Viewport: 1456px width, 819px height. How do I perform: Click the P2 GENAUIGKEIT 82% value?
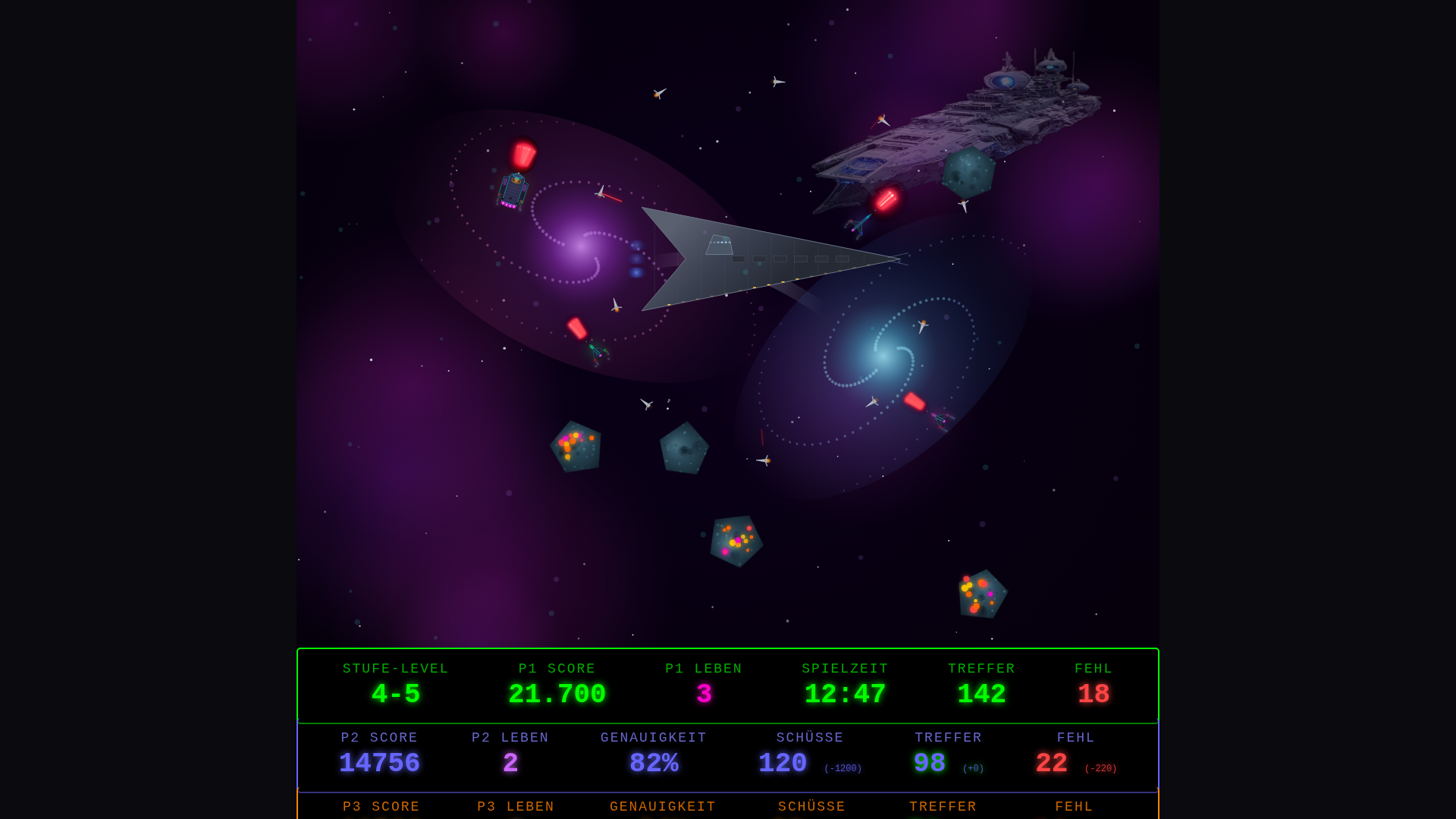pos(654,762)
